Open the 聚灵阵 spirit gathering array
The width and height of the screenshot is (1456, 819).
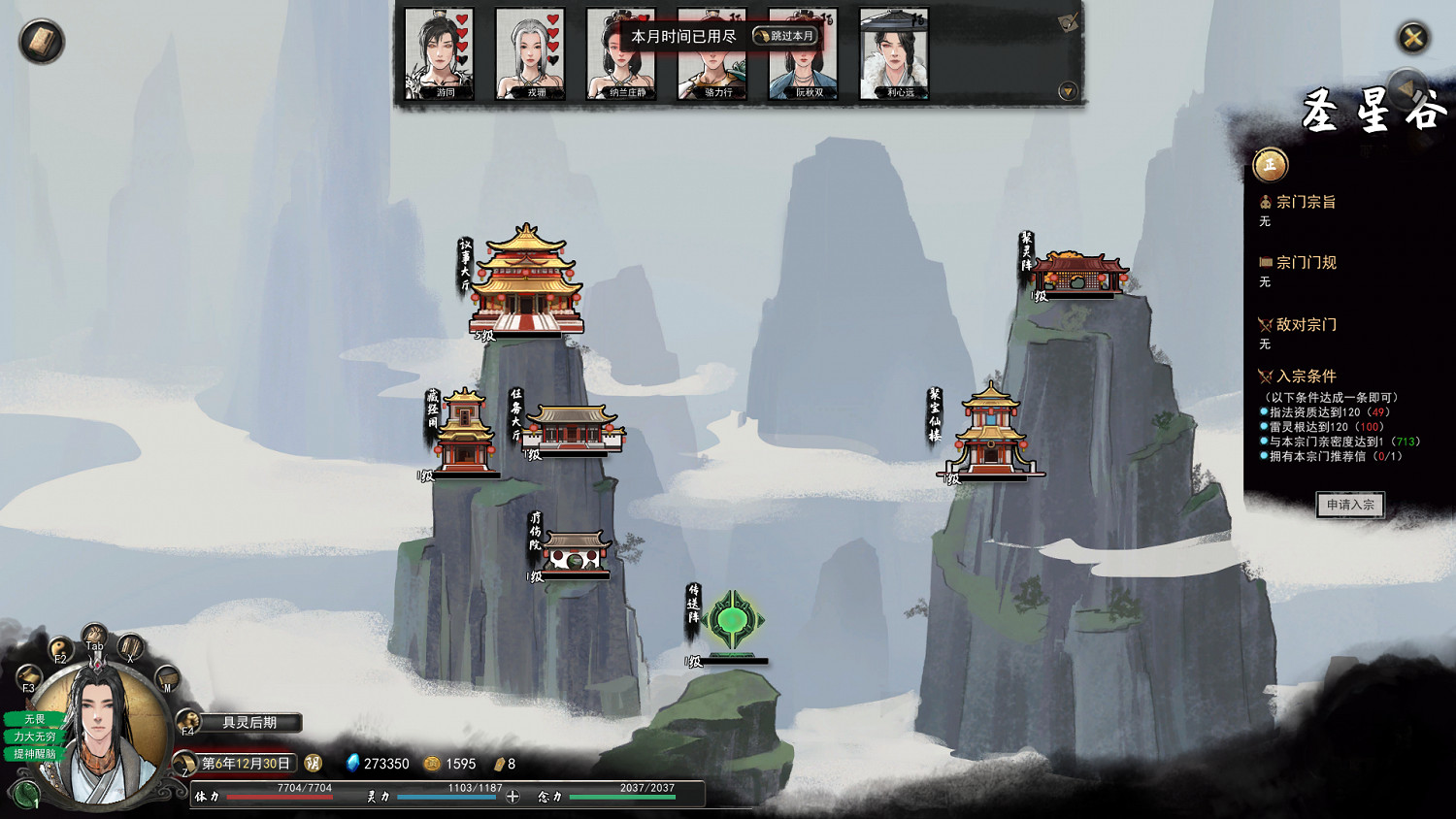1078,273
